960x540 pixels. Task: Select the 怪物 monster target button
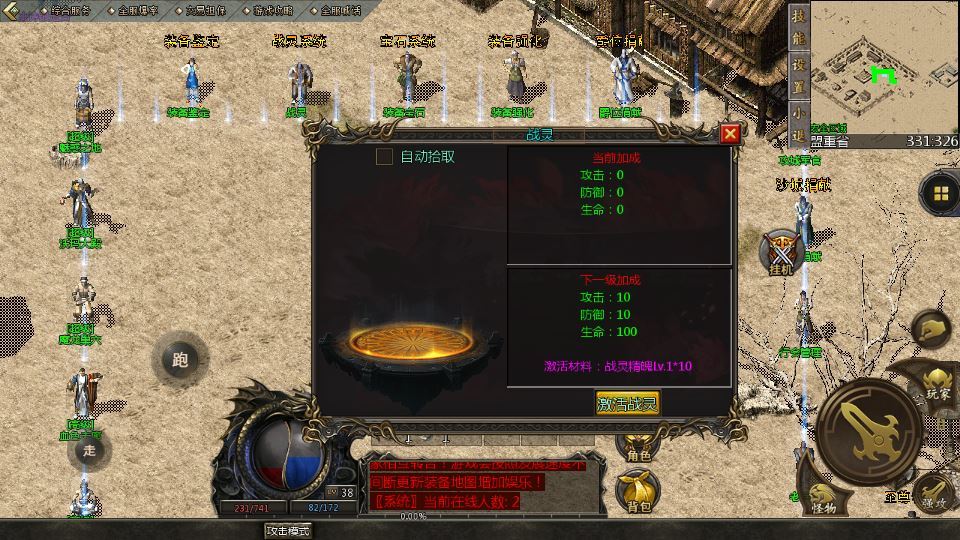[822, 498]
